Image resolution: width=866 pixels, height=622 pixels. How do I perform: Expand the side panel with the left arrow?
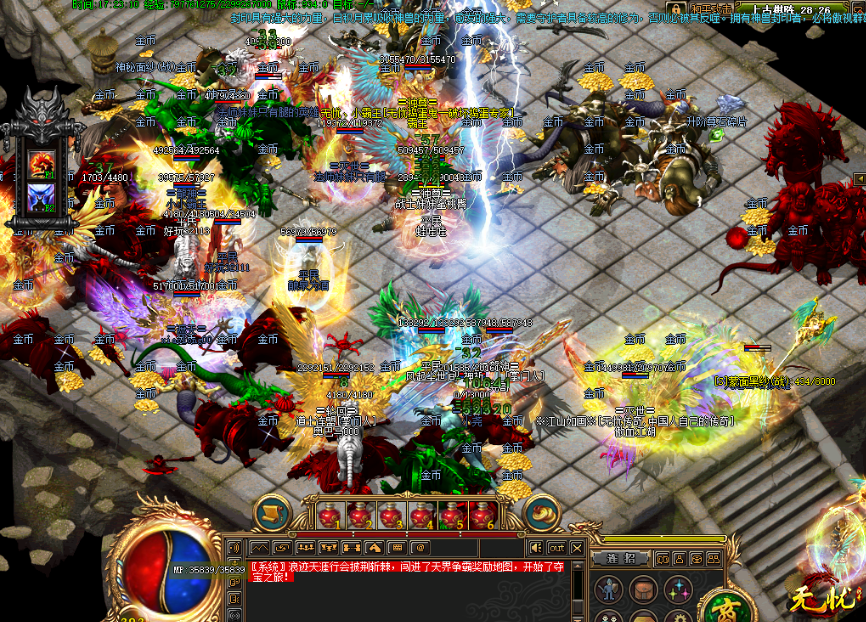(859, 178)
